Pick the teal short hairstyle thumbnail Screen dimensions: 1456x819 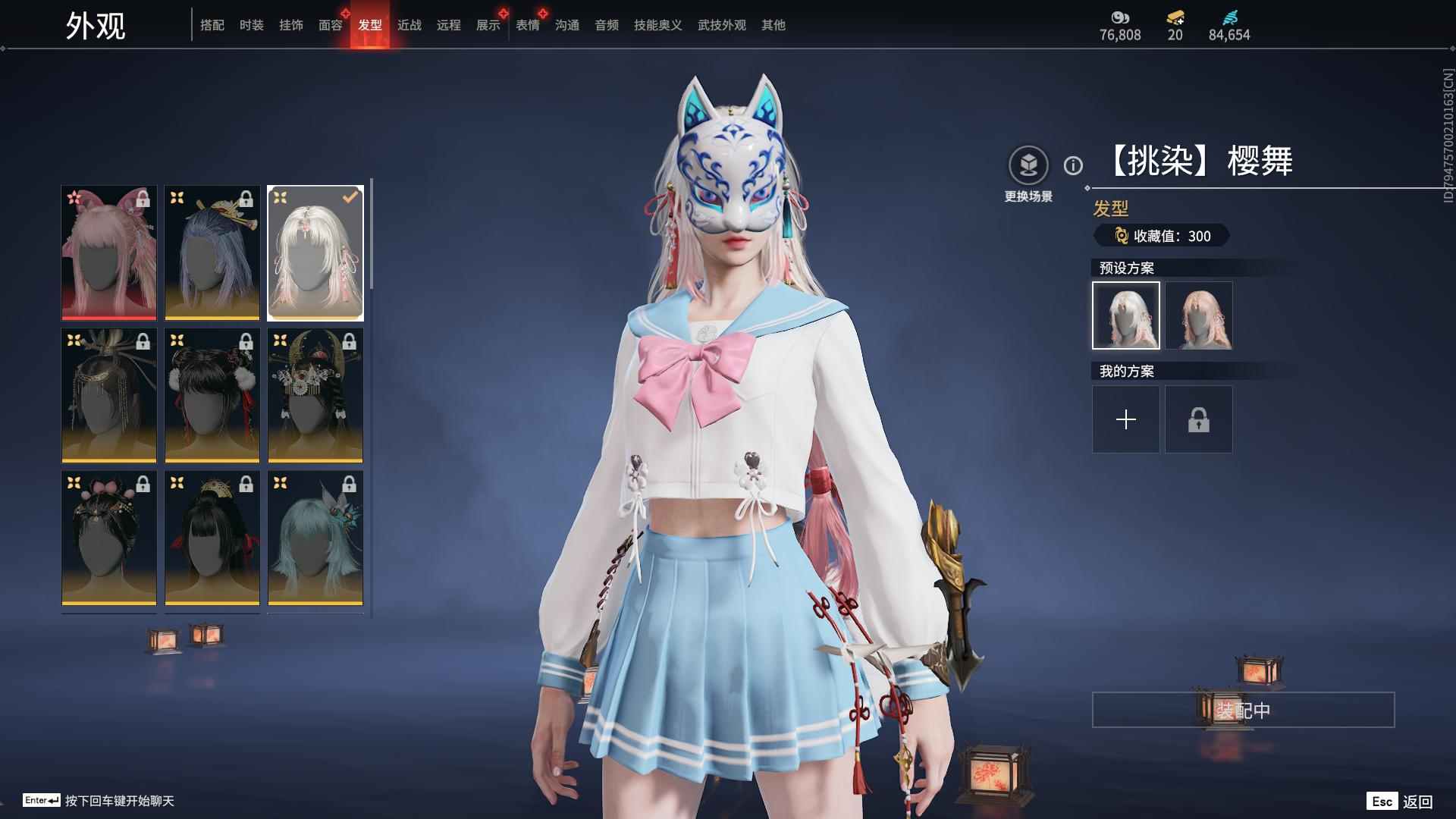315,538
